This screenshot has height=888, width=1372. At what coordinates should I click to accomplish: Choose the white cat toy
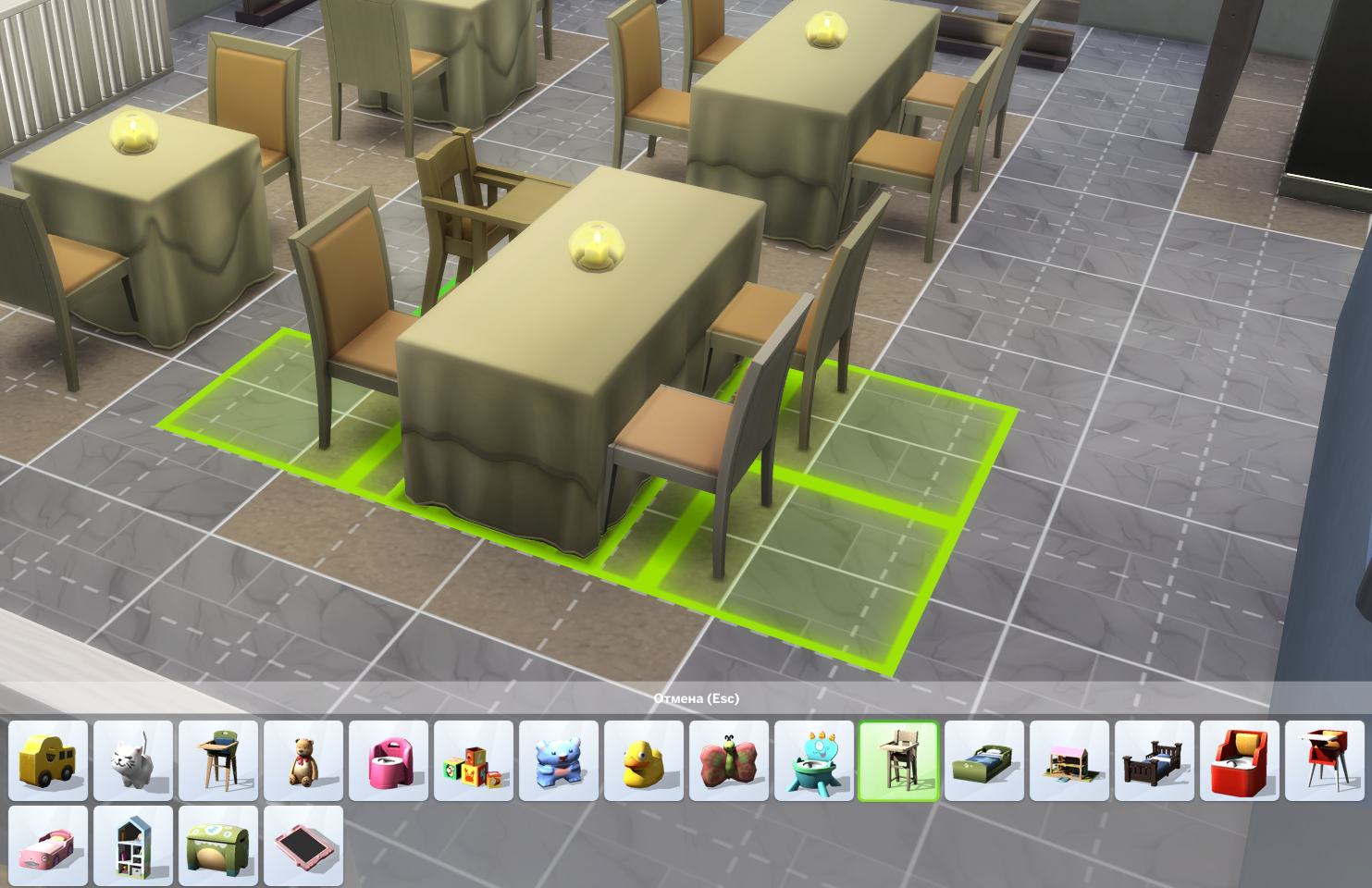(x=133, y=760)
